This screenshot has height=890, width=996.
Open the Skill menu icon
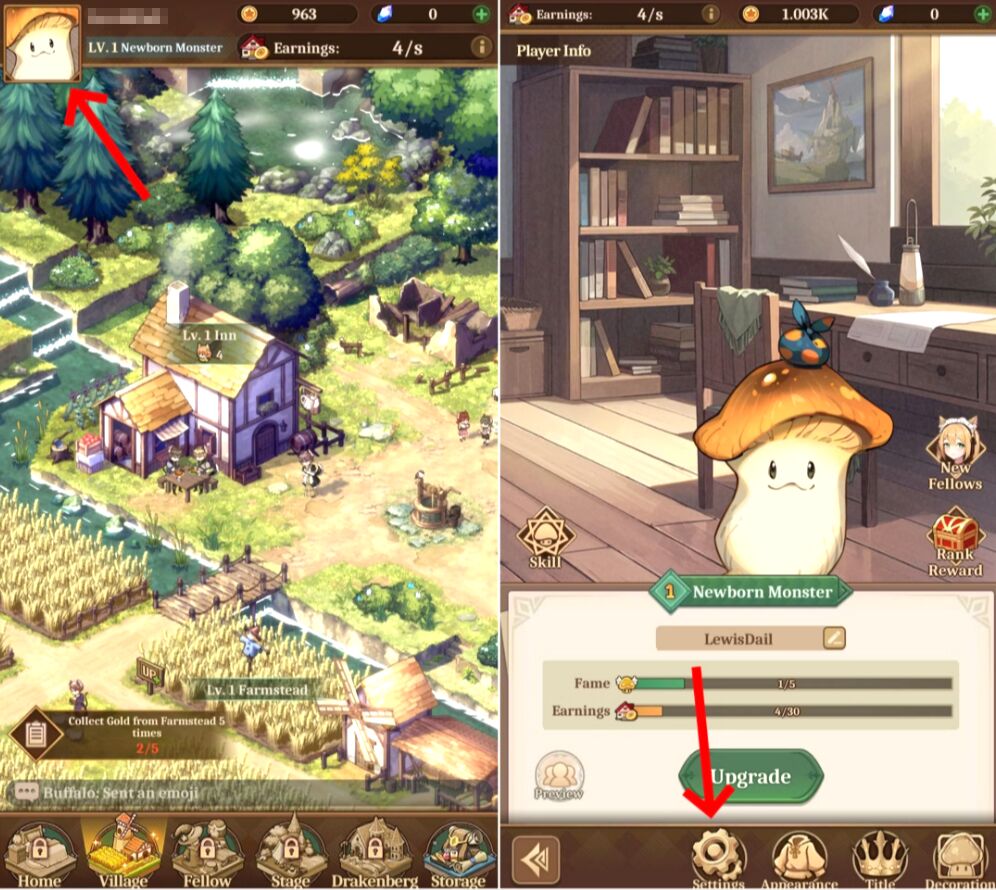click(x=544, y=537)
